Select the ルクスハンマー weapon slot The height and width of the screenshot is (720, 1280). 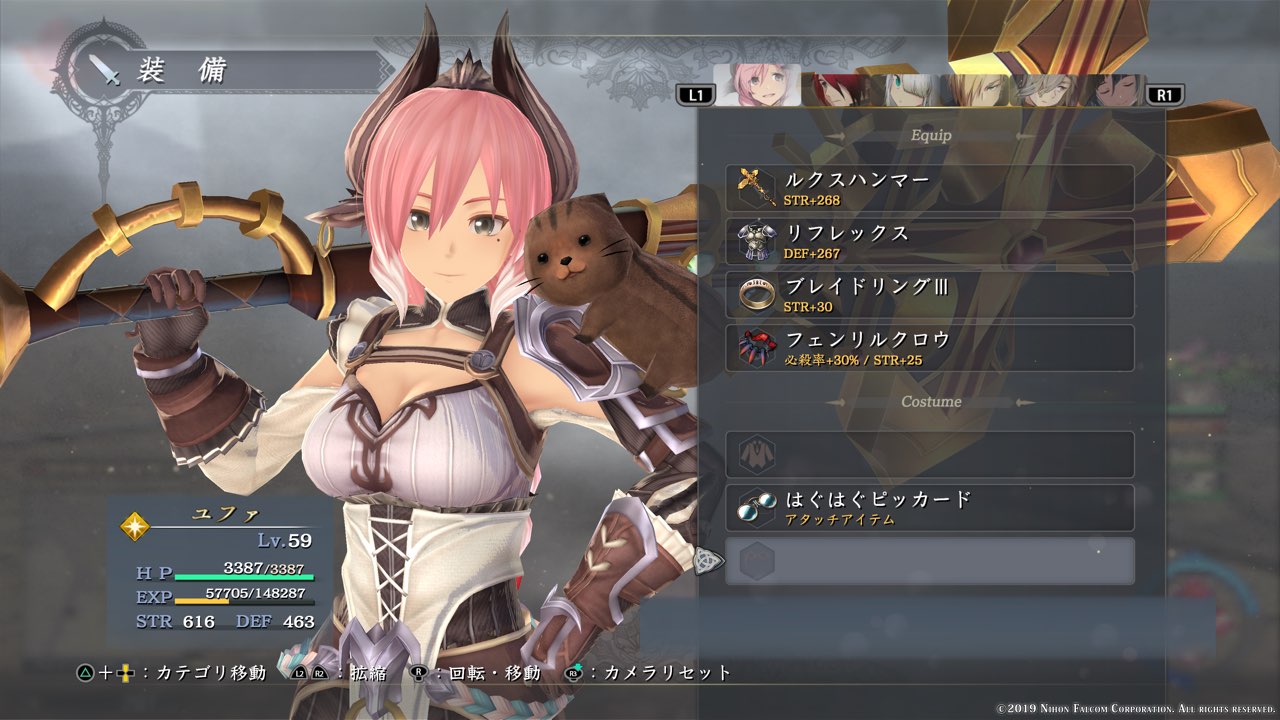930,188
